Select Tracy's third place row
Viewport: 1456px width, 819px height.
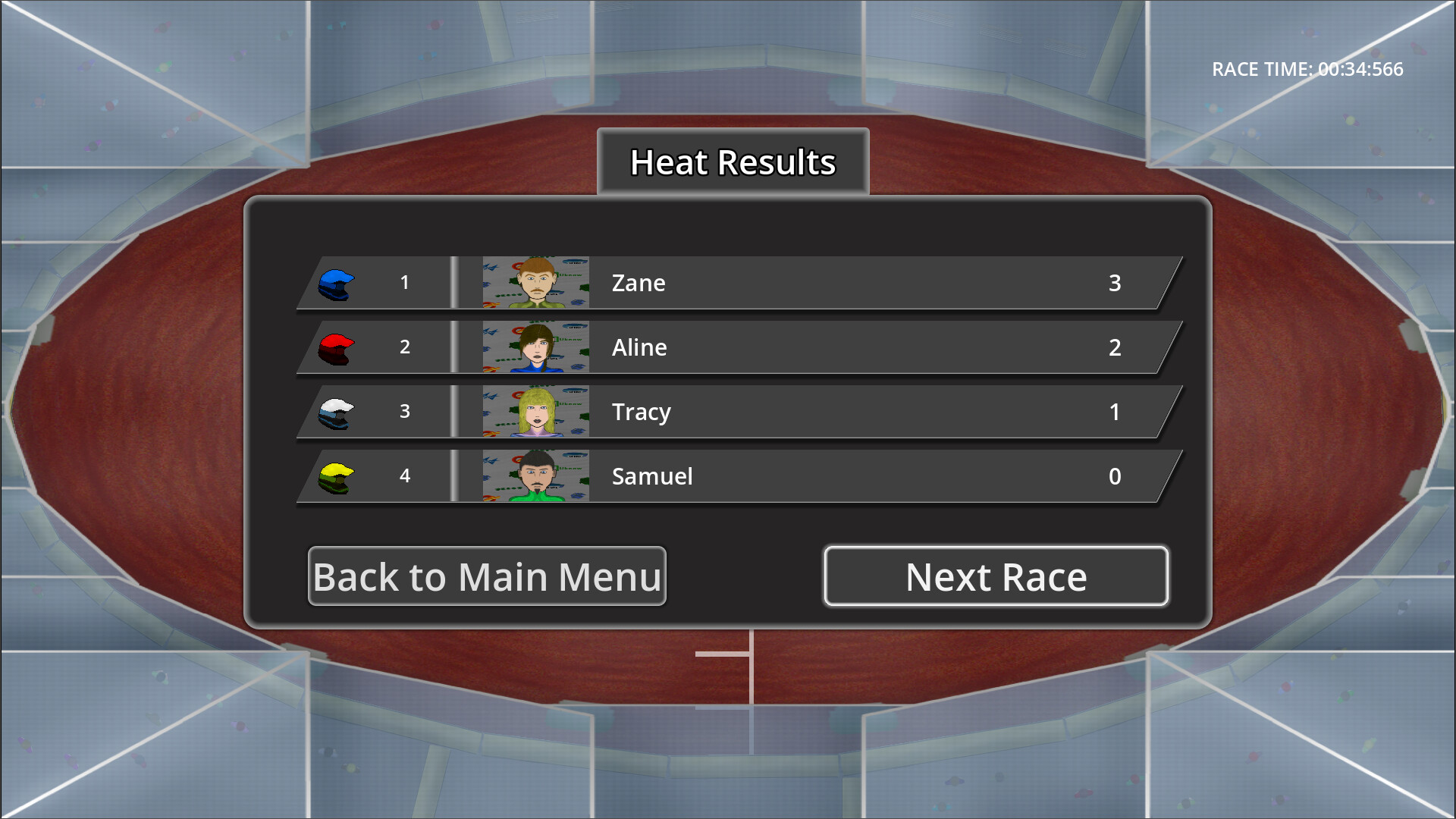(834, 411)
